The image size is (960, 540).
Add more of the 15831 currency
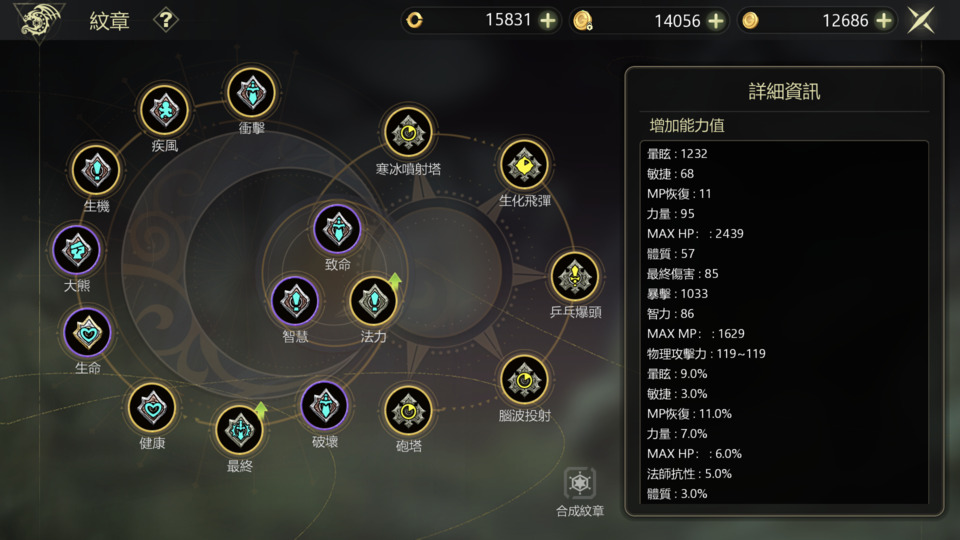pos(548,20)
